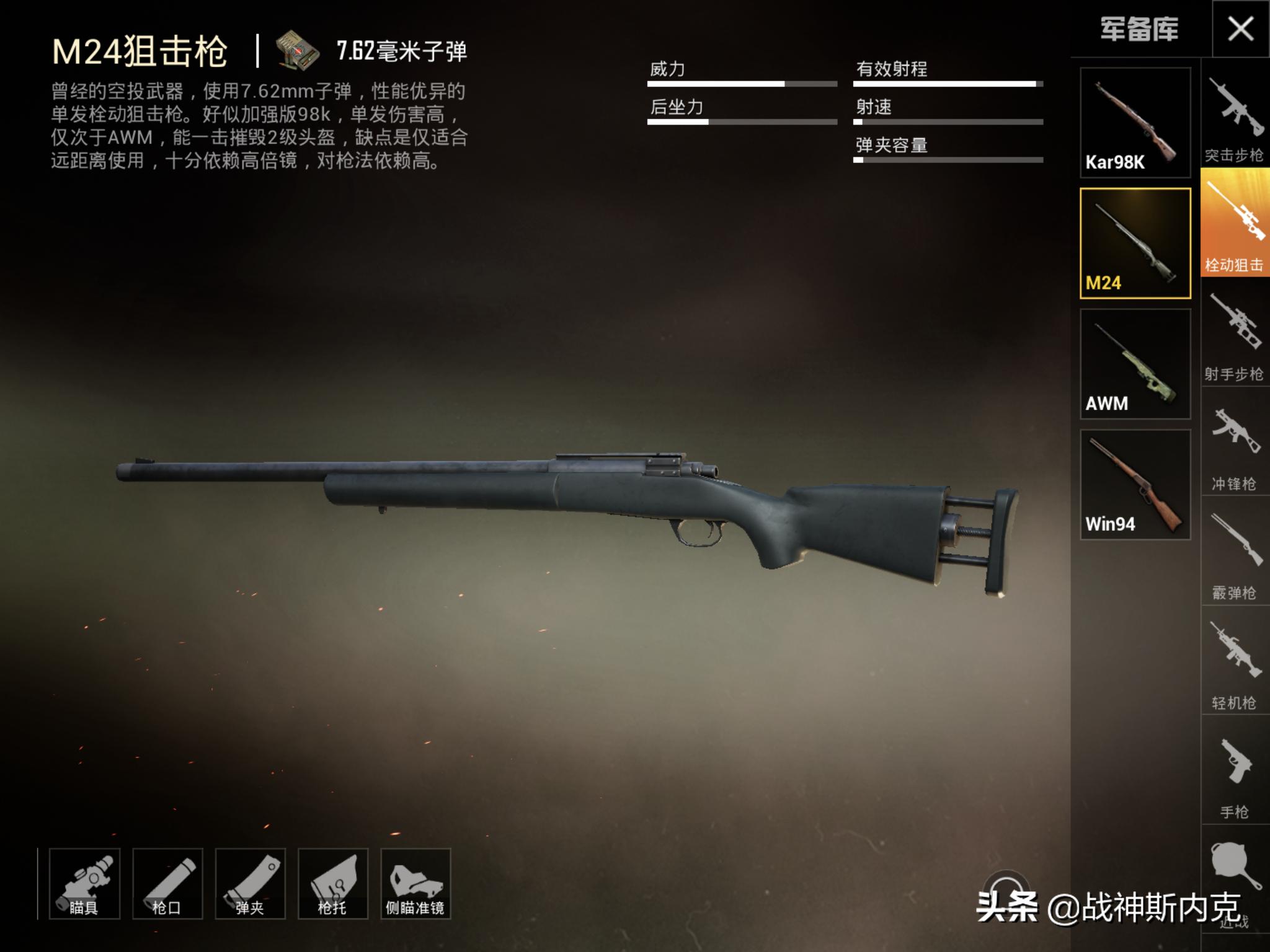Select the 侧瞄准镜 canted sight slot
Image resolution: width=1270 pixels, height=952 pixels.
click(x=415, y=883)
